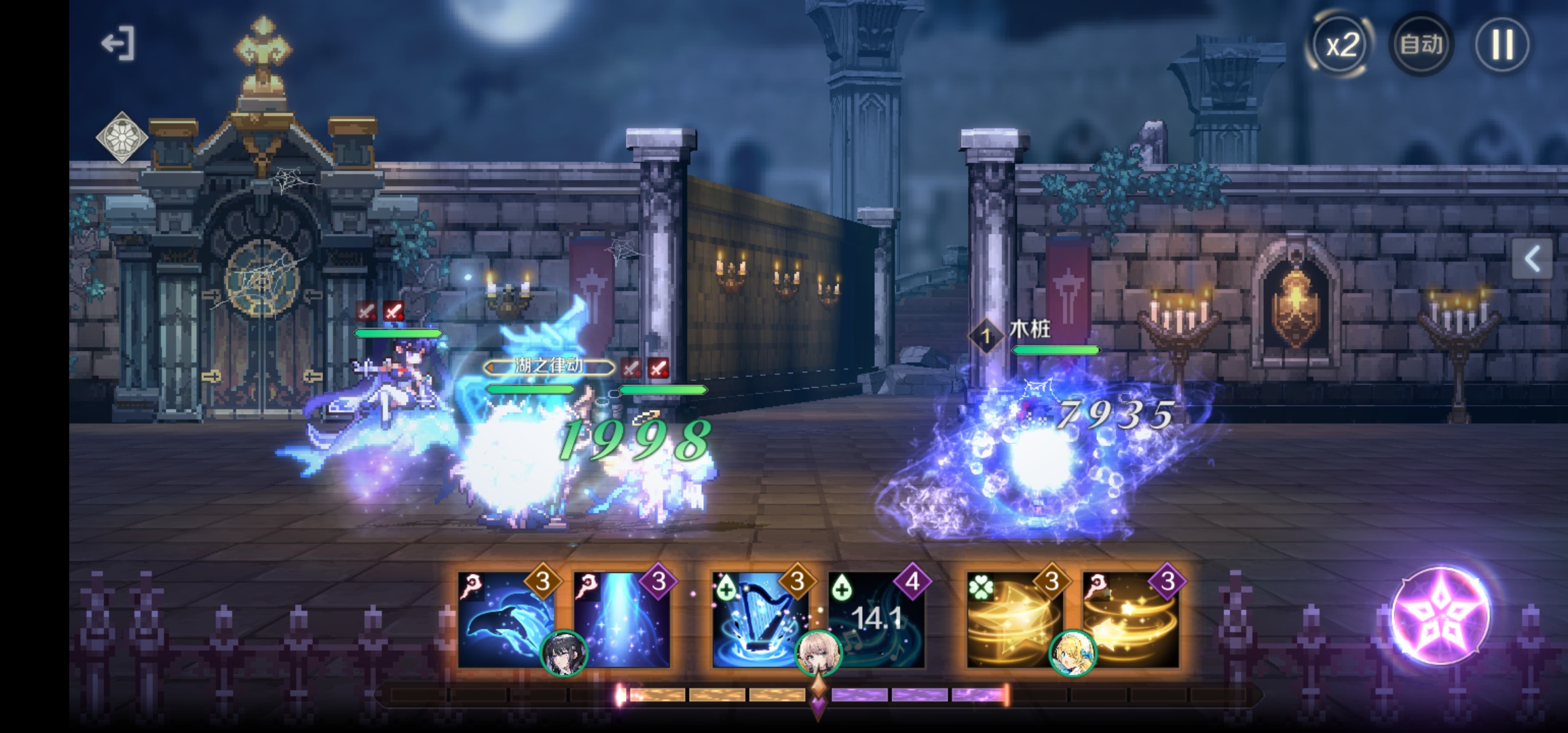Cast the blue dolphin skill card
The width and height of the screenshot is (1568, 733).
coord(505,619)
